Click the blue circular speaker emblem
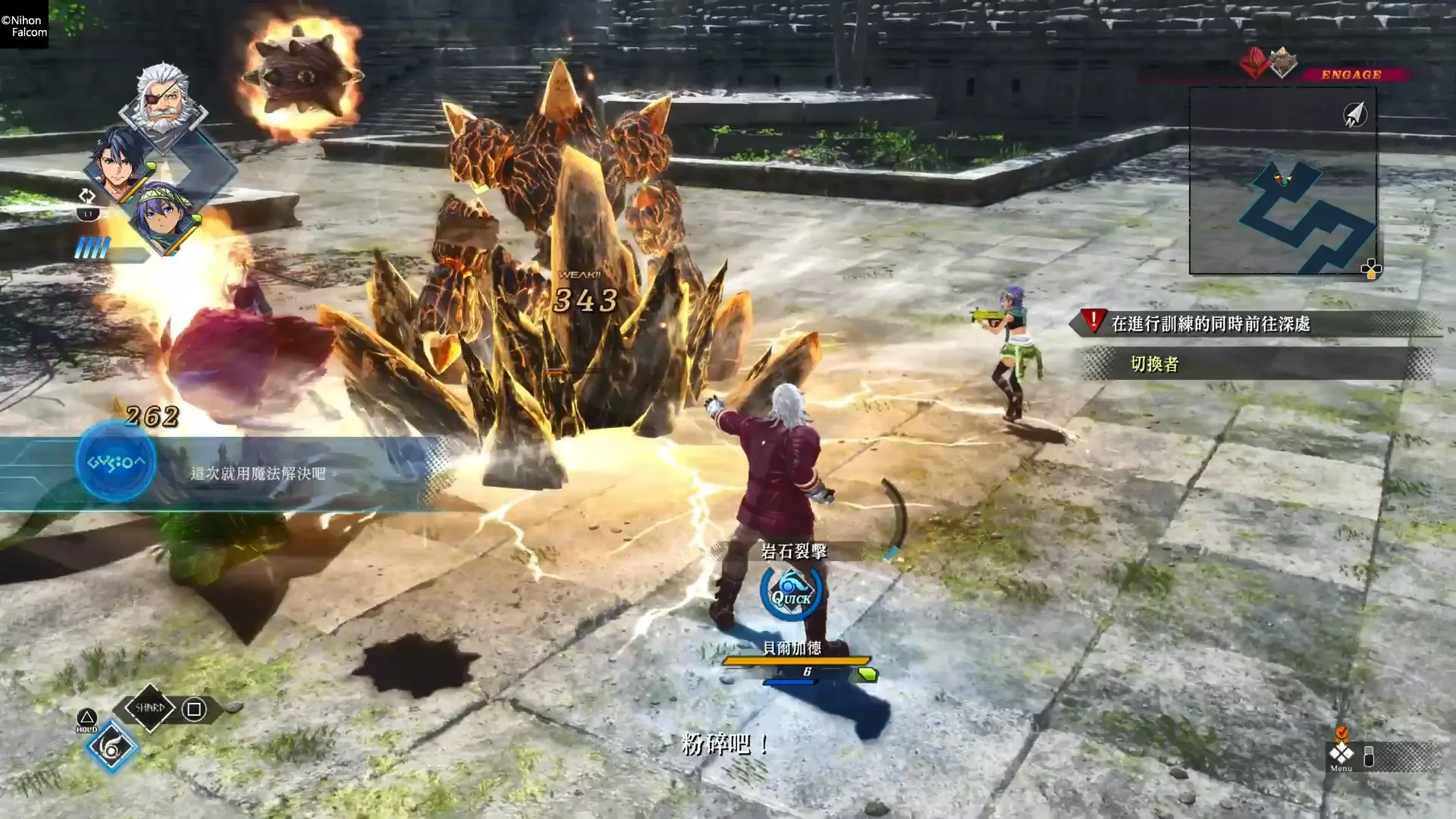1456x819 pixels. 115,462
